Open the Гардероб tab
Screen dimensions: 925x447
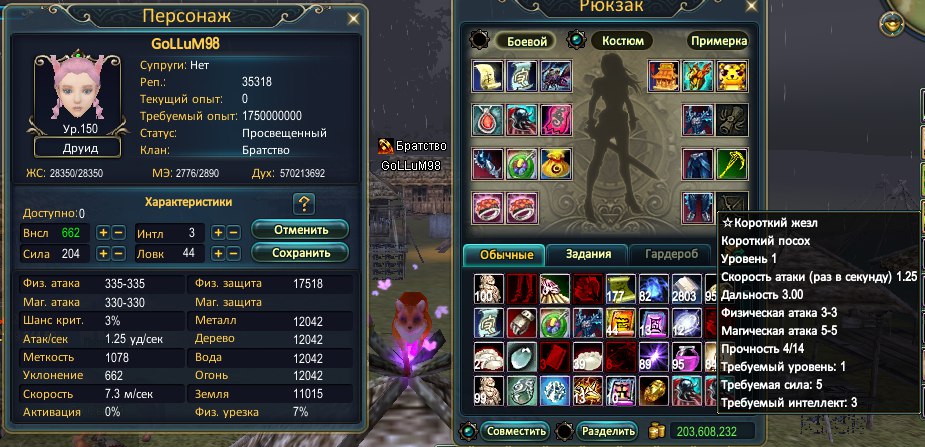click(x=671, y=254)
